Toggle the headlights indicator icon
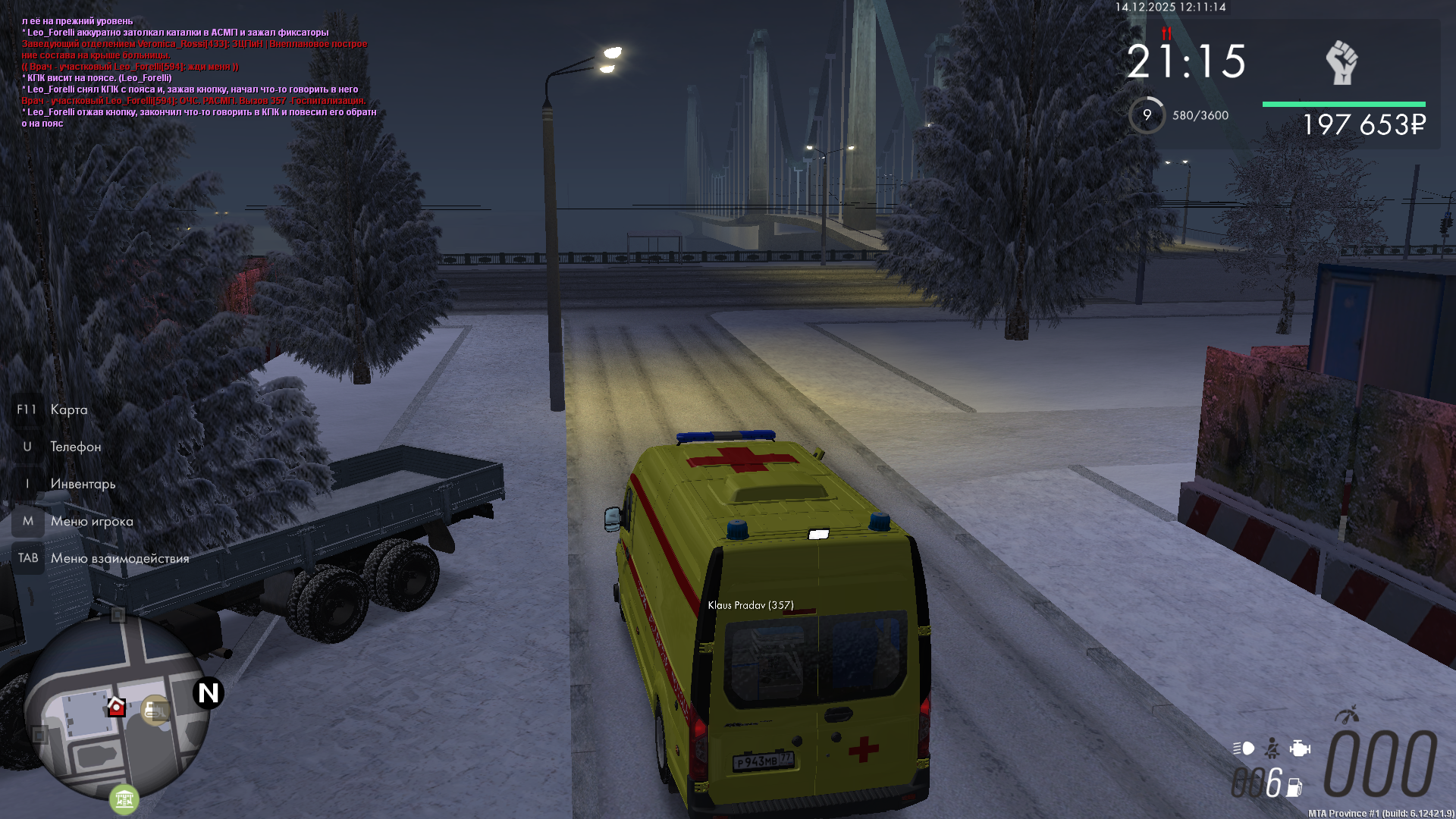This screenshot has width=1456, height=819. [1244, 748]
